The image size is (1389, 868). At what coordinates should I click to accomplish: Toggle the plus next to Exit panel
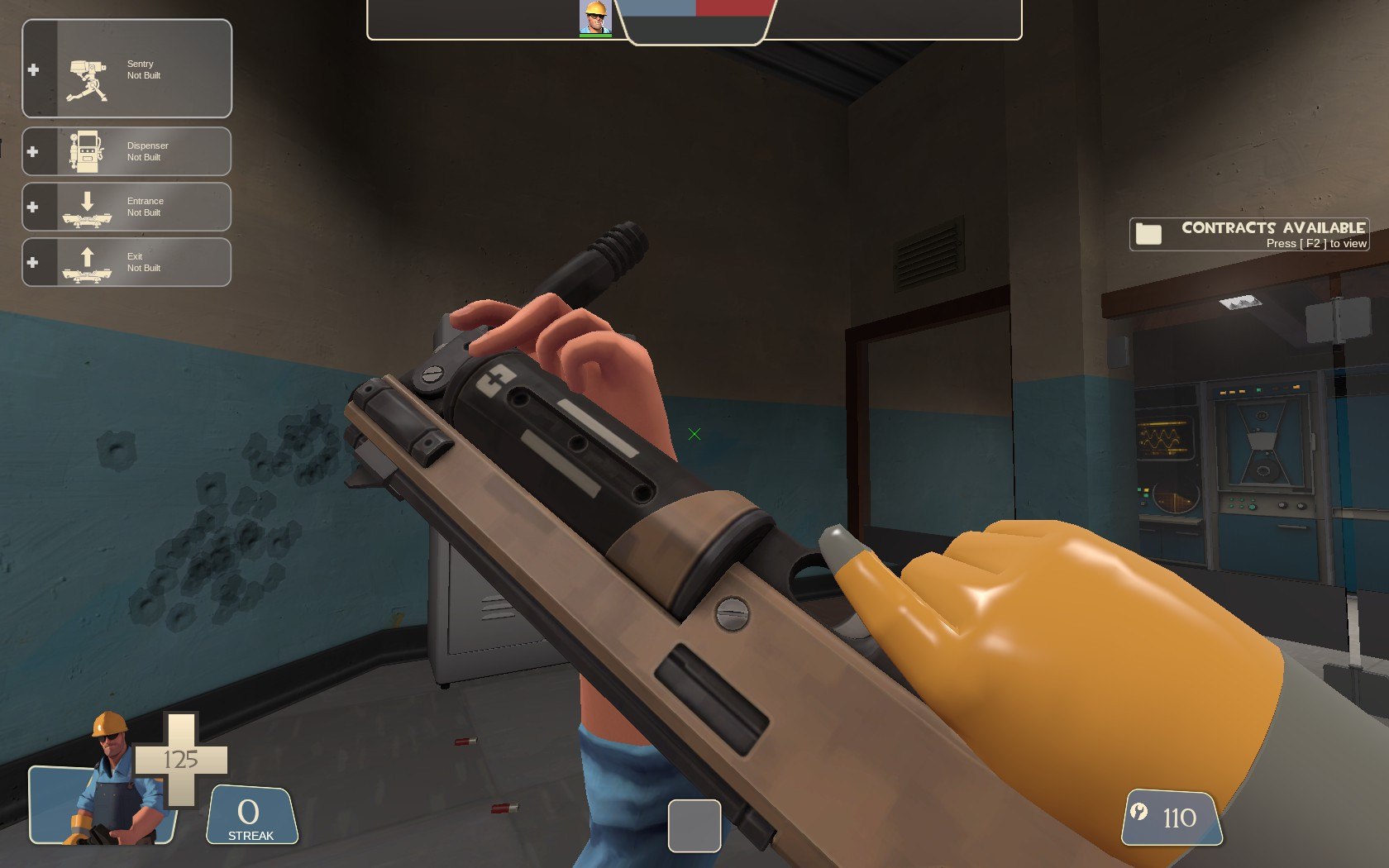[33, 262]
